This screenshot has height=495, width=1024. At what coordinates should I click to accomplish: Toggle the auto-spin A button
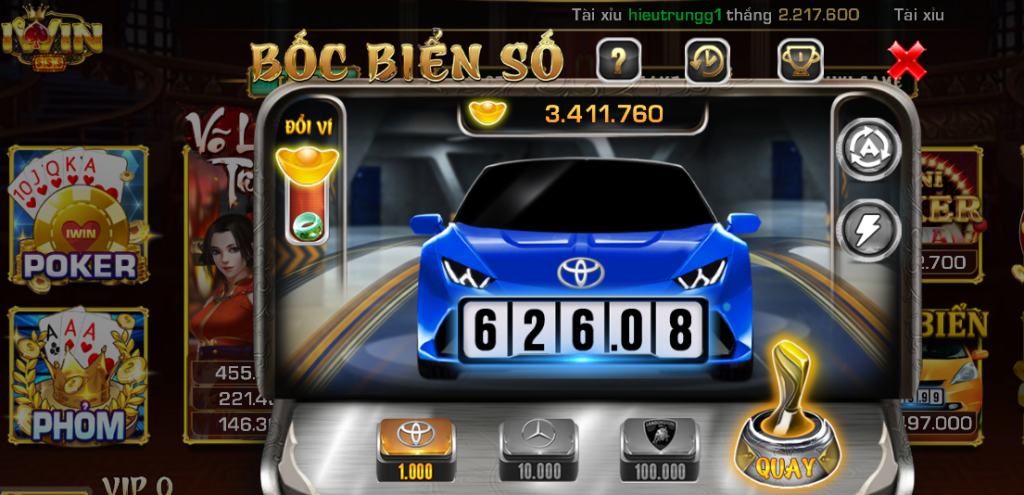tap(868, 150)
